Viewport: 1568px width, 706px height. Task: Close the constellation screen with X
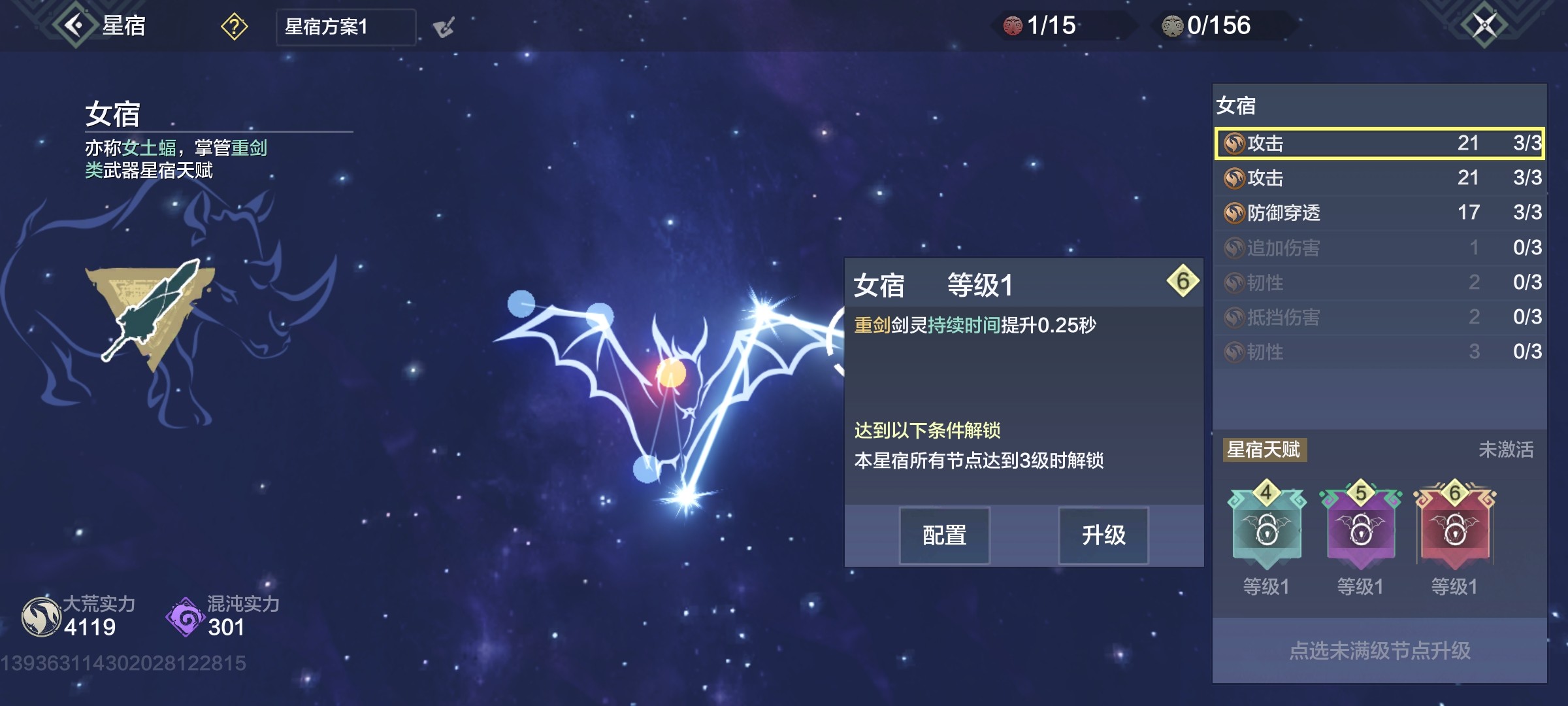1484,26
